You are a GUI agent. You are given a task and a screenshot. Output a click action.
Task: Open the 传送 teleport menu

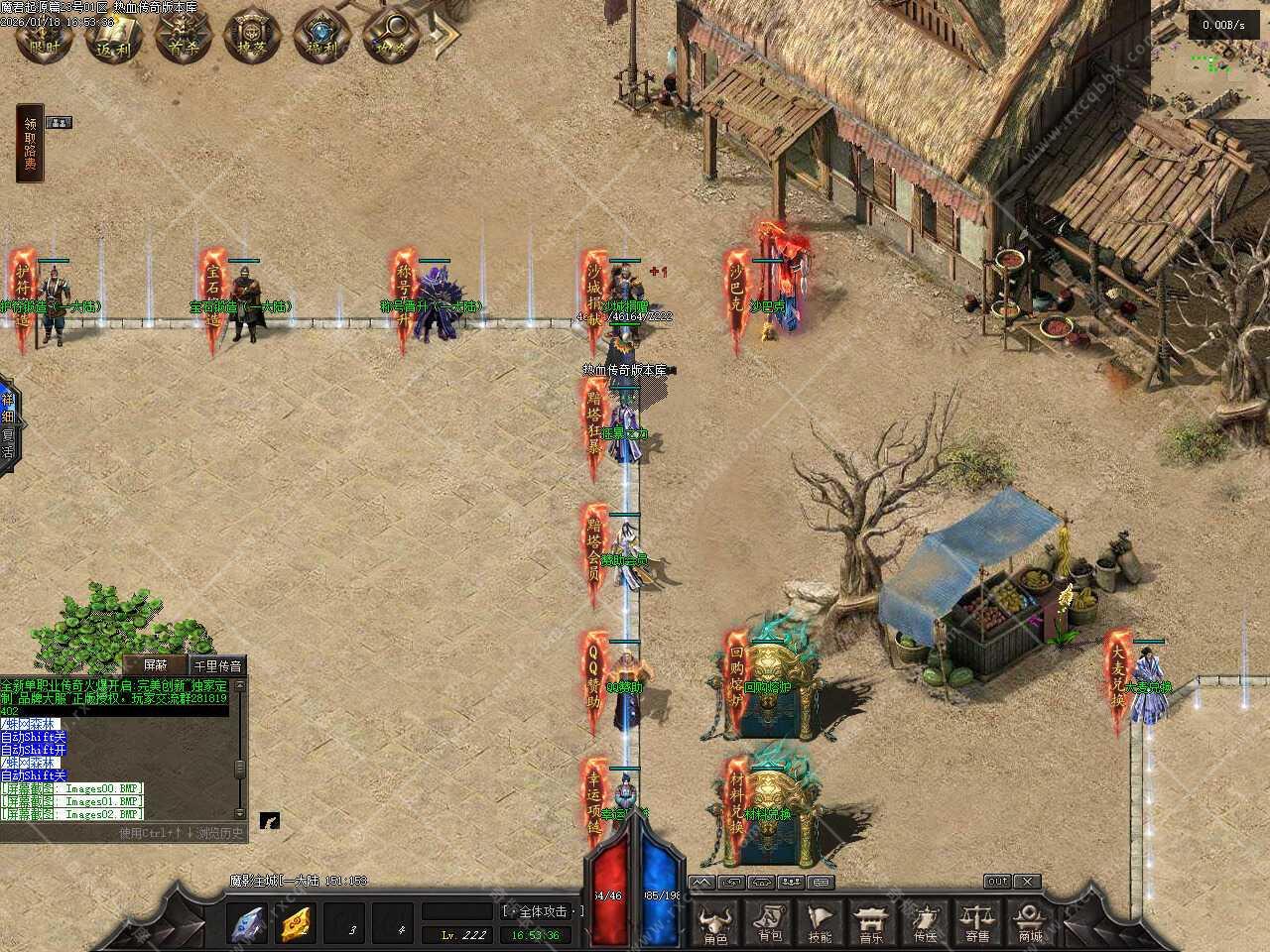[925, 923]
